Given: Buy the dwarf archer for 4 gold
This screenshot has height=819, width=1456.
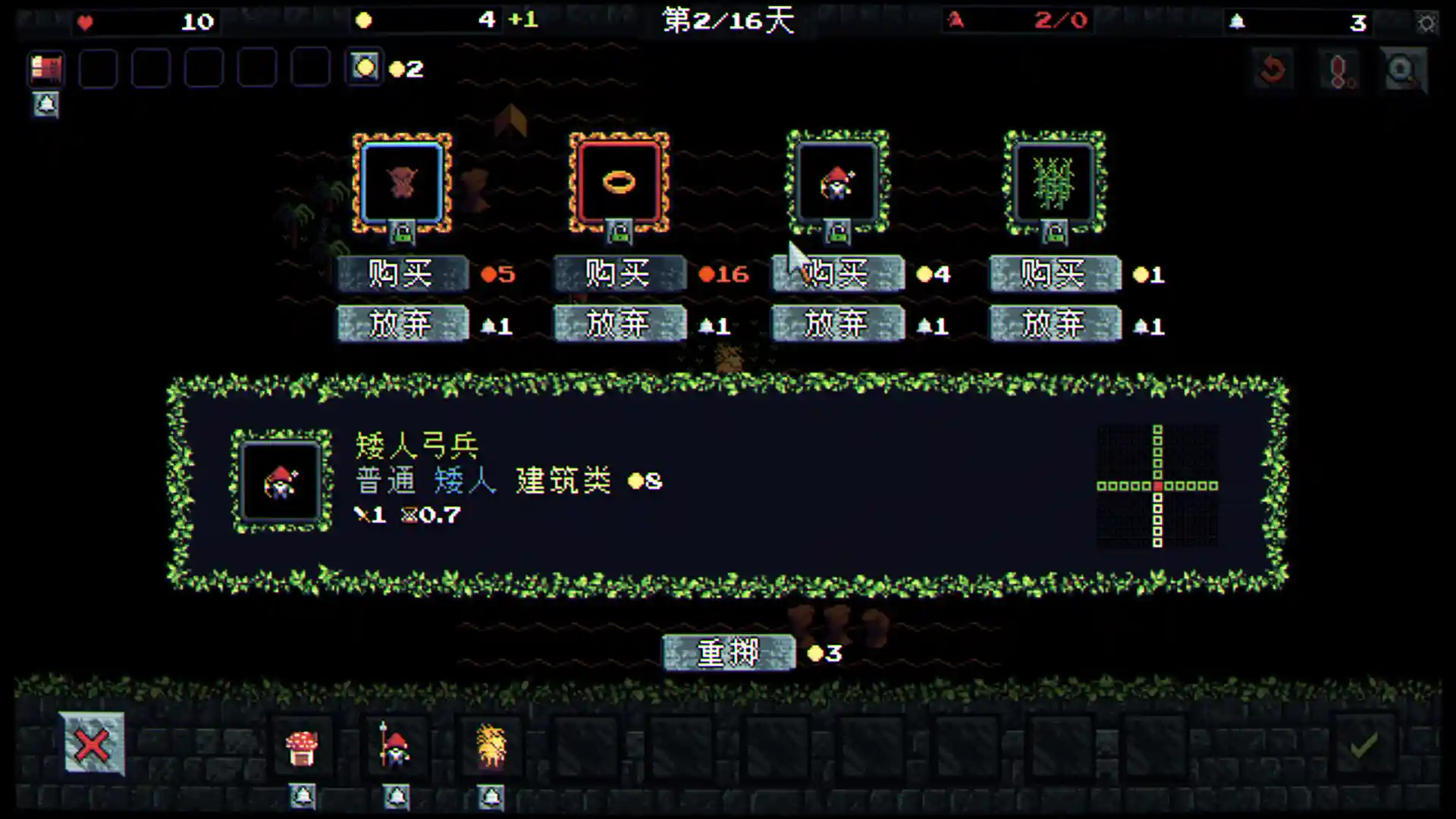Looking at the screenshot, I should (837, 274).
